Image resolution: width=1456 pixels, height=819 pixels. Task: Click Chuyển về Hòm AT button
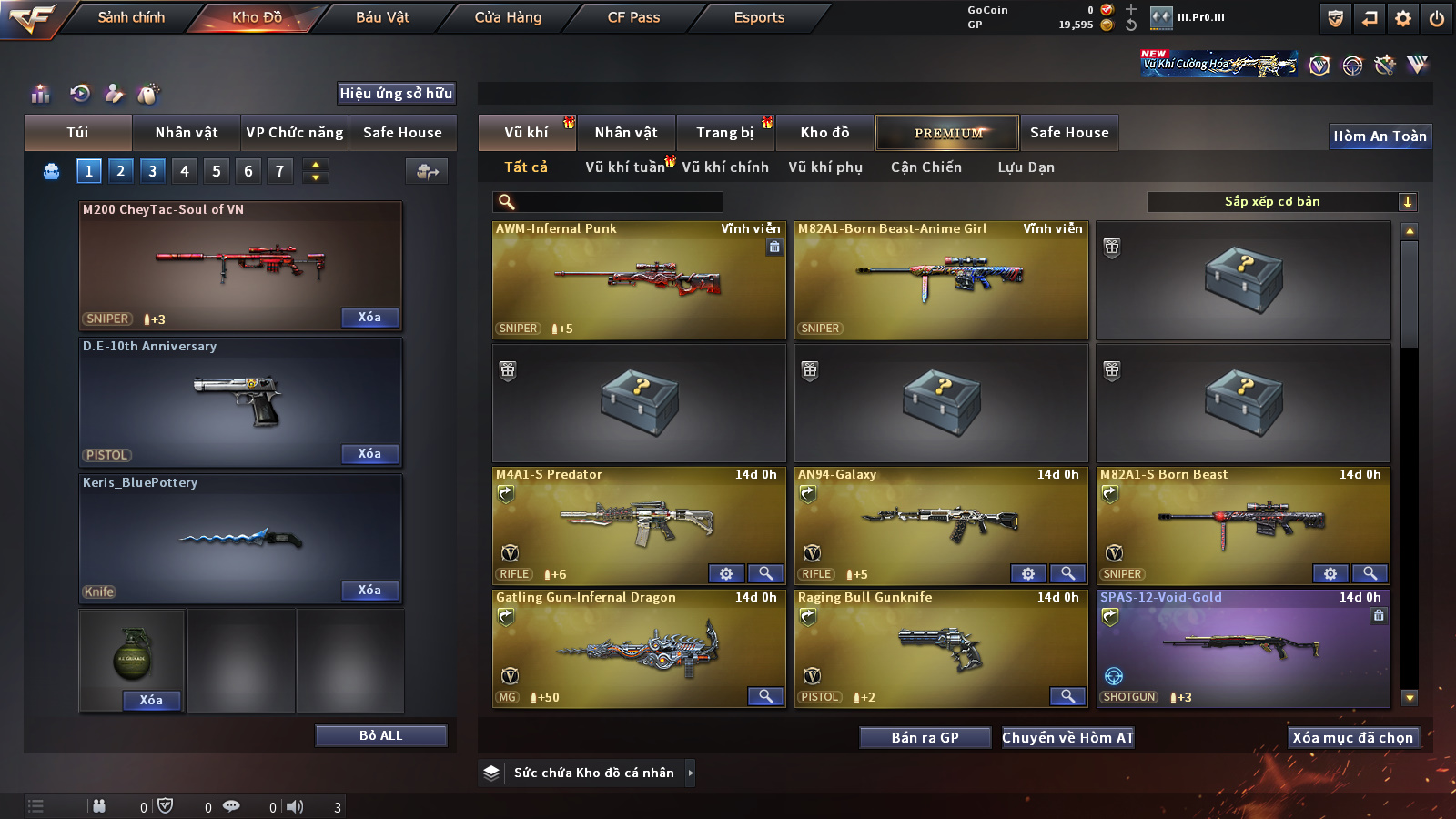(1067, 738)
